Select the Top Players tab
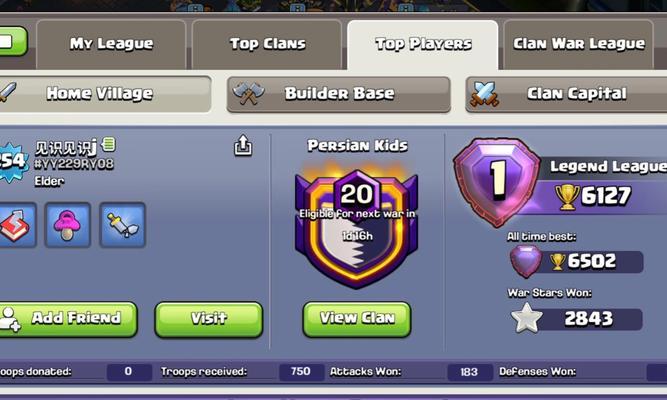Image resolution: width=667 pixels, height=400 pixels. tap(423, 44)
